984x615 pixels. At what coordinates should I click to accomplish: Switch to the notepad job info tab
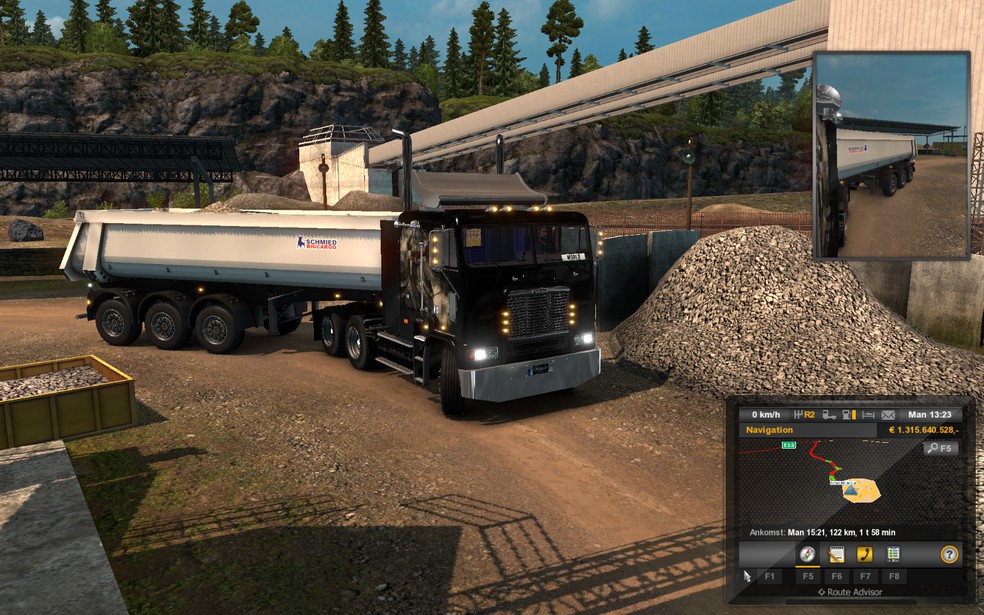pos(836,554)
